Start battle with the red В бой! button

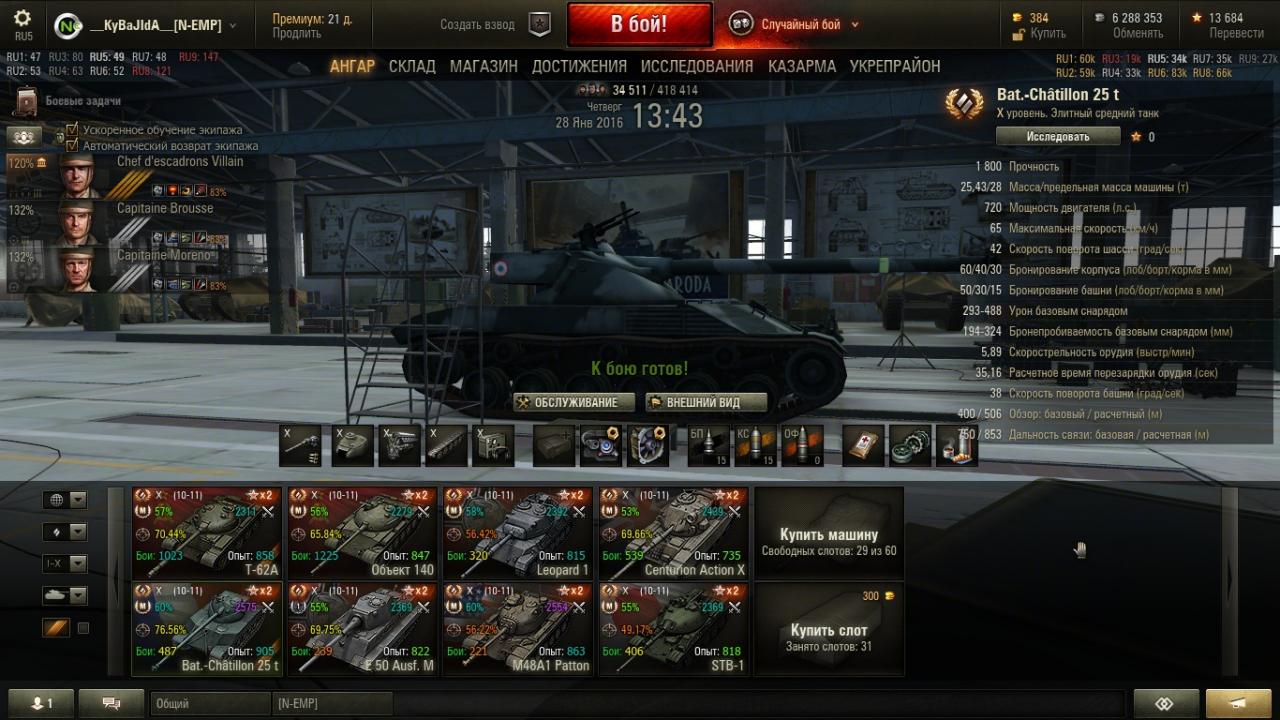coord(639,24)
